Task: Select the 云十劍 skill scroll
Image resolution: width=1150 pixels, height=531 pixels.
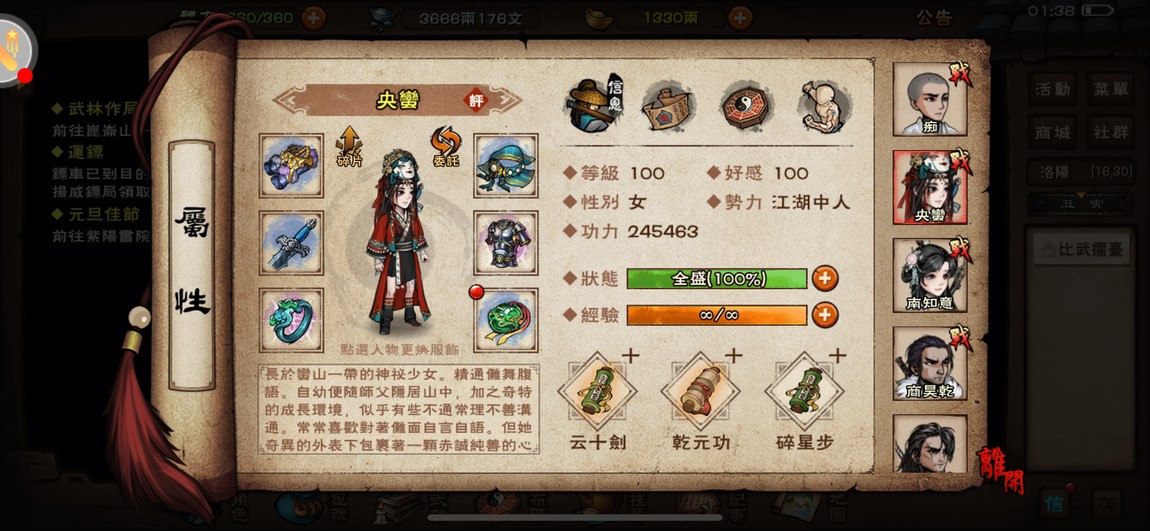Action: click(598, 394)
